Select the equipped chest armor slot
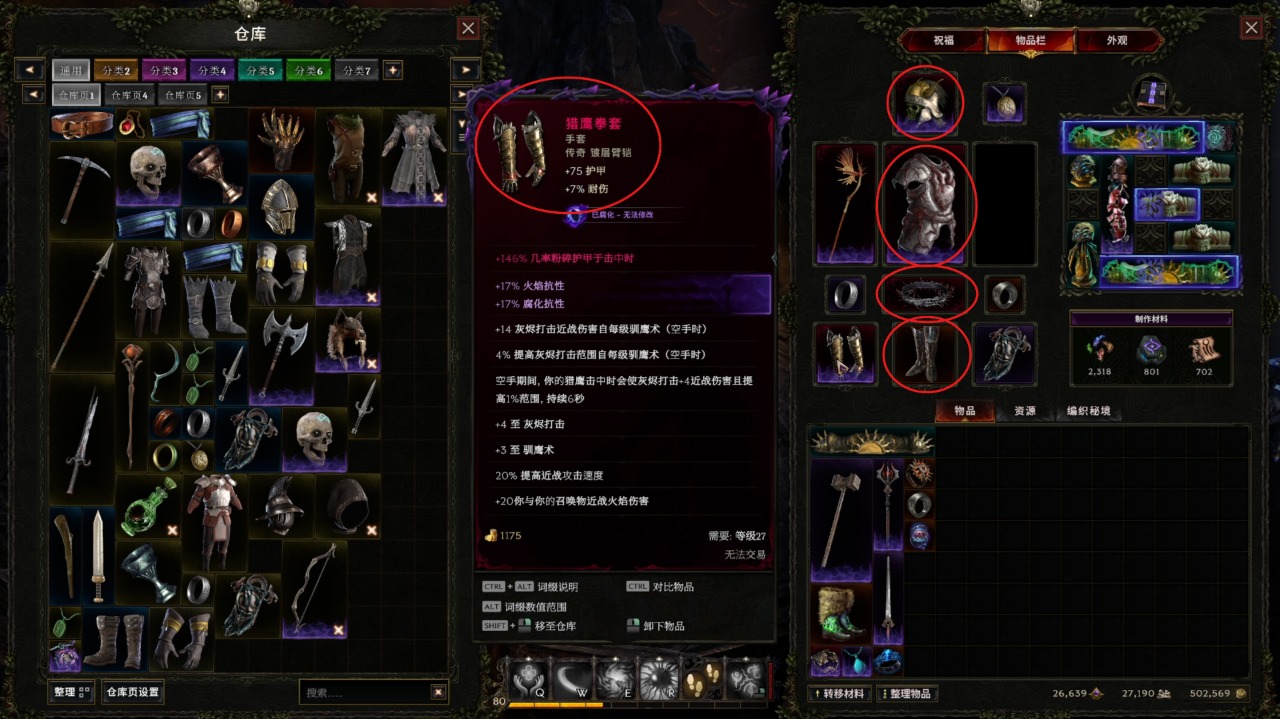This screenshot has width=1280, height=719. click(x=926, y=203)
